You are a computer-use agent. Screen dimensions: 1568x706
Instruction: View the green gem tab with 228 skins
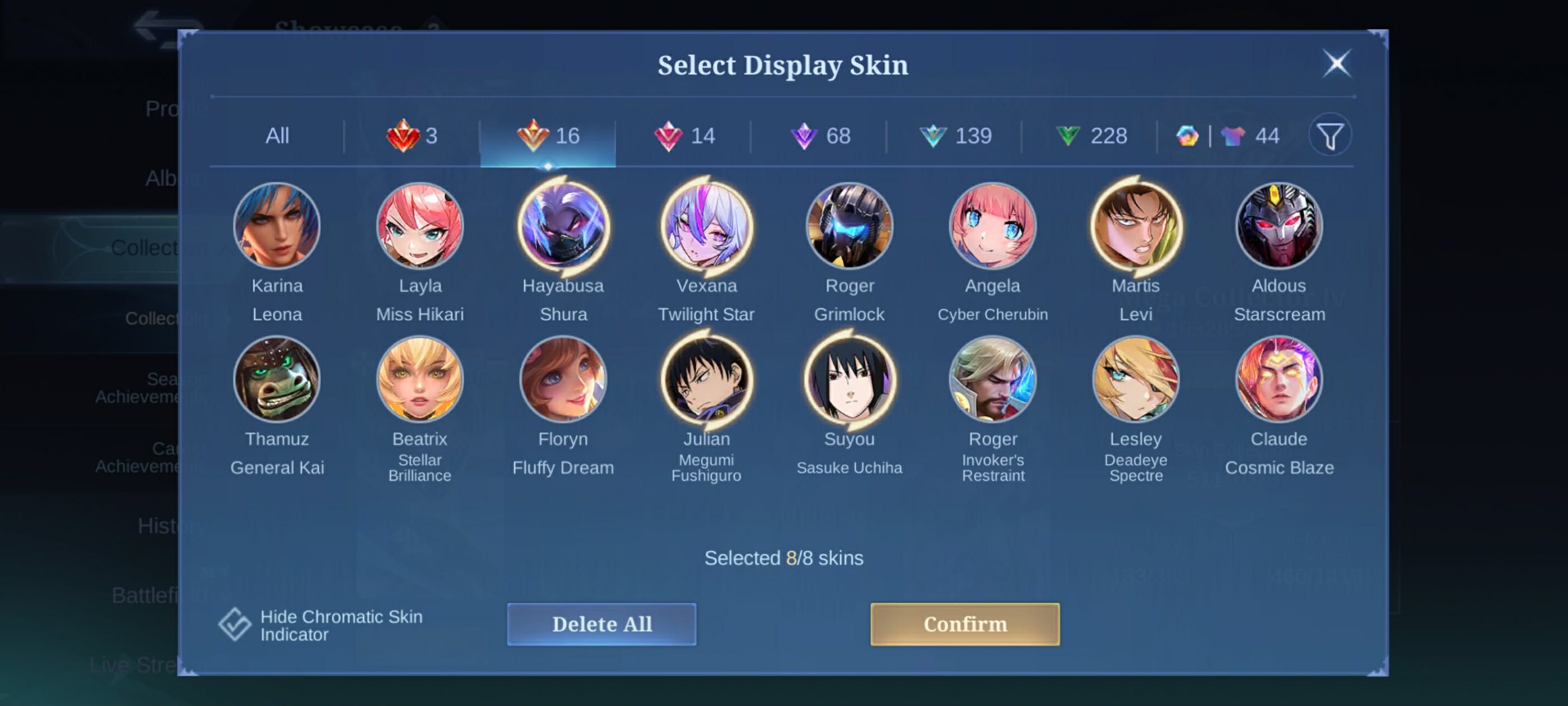[1091, 136]
